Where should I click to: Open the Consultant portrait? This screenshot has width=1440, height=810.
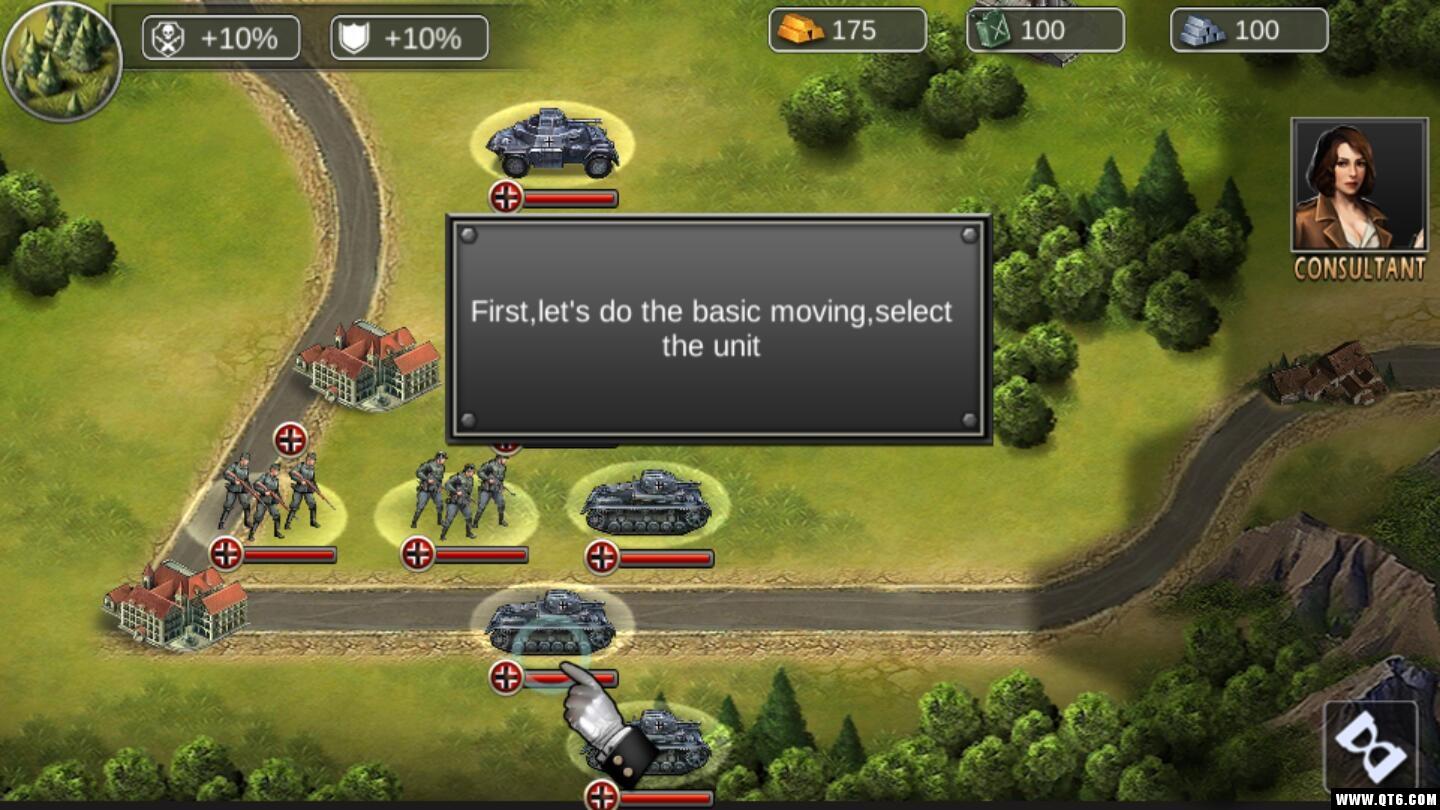pos(1359,186)
